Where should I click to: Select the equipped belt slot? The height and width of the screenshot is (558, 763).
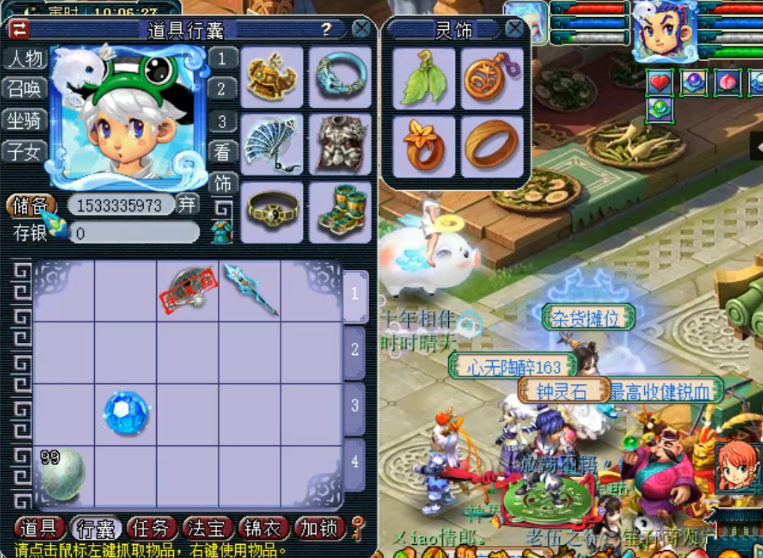click(x=272, y=210)
